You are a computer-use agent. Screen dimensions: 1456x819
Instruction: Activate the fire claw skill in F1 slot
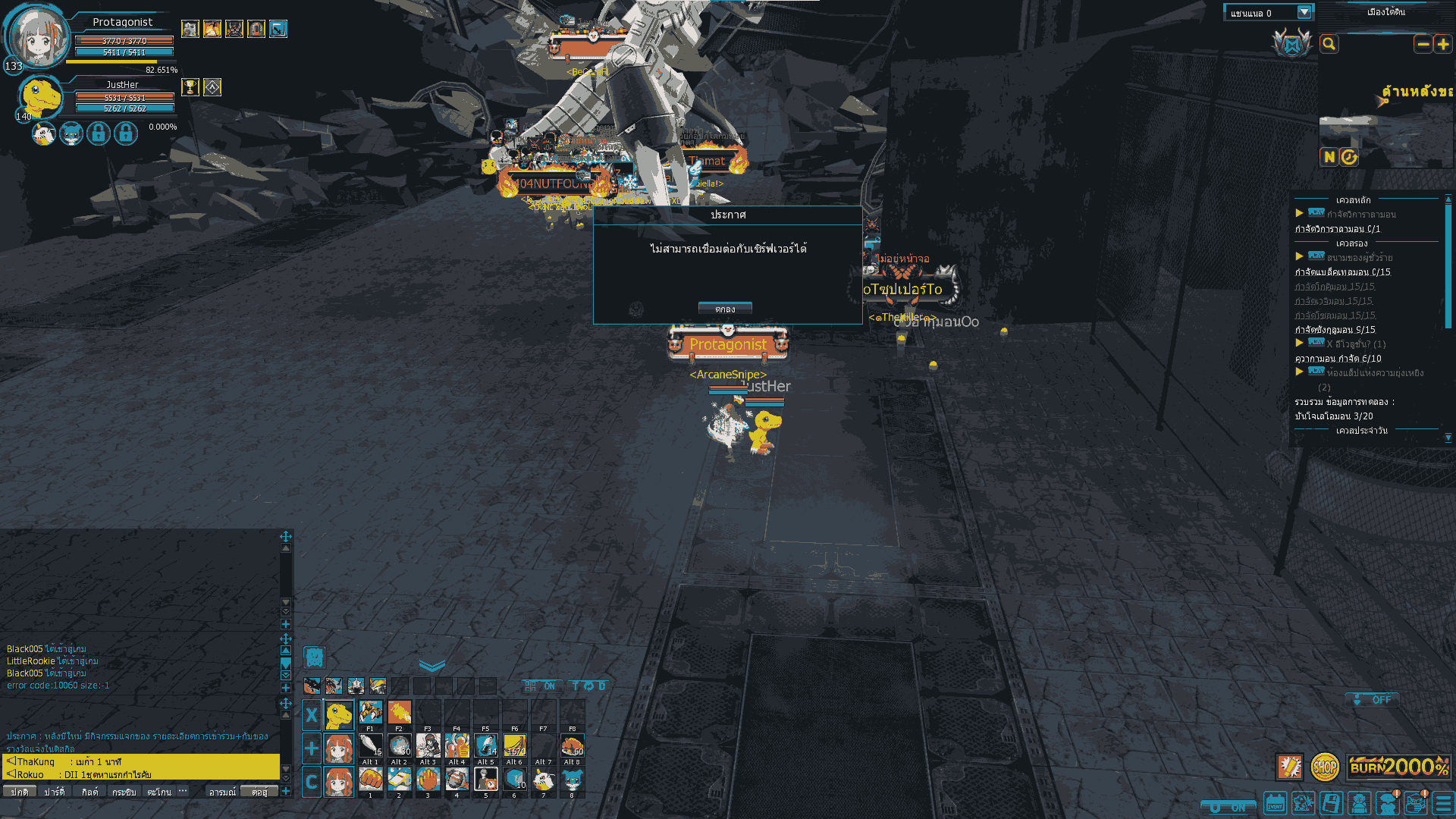coord(370,712)
